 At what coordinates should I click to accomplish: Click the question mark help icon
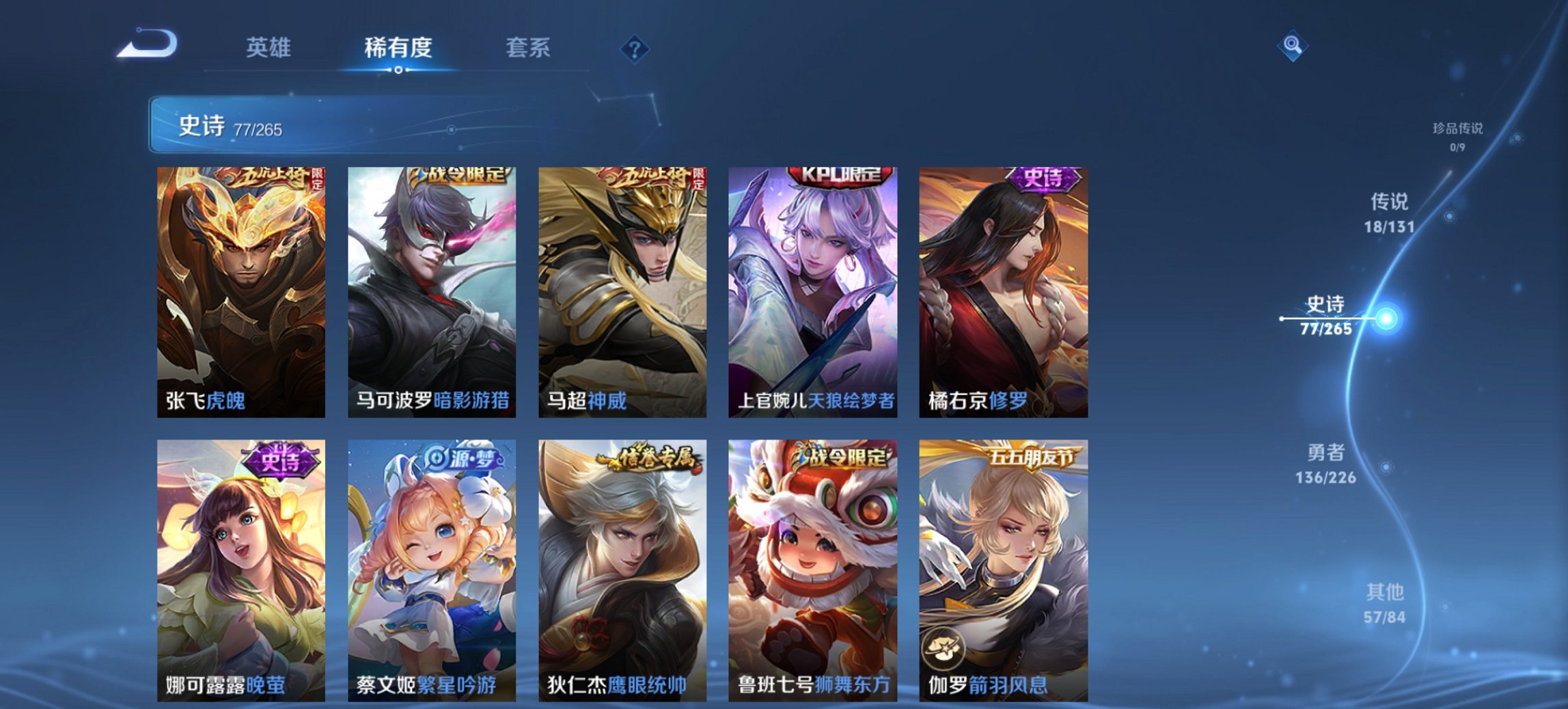tap(635, 49)
